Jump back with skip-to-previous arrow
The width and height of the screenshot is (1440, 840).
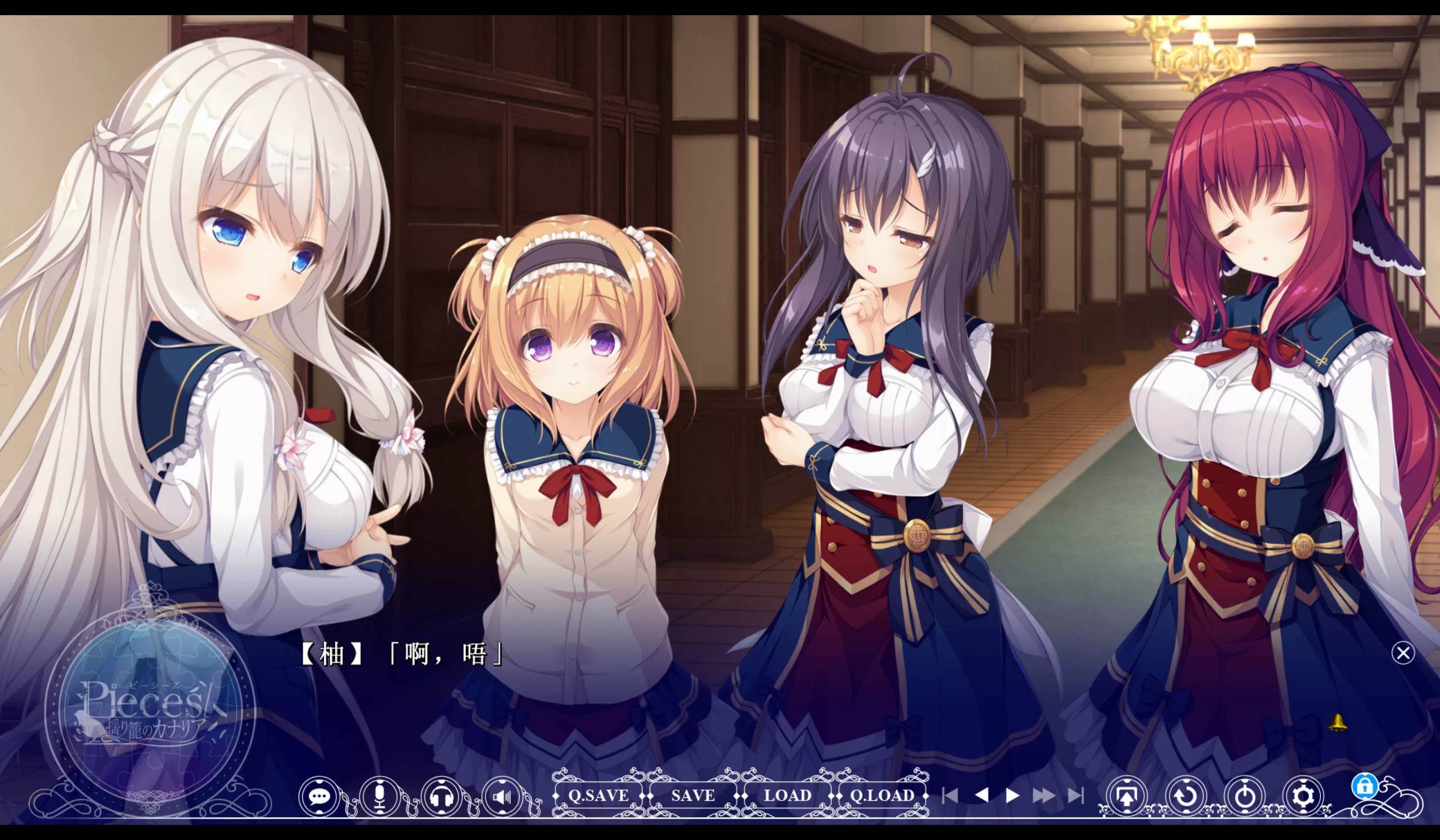[x=949, y=796]
